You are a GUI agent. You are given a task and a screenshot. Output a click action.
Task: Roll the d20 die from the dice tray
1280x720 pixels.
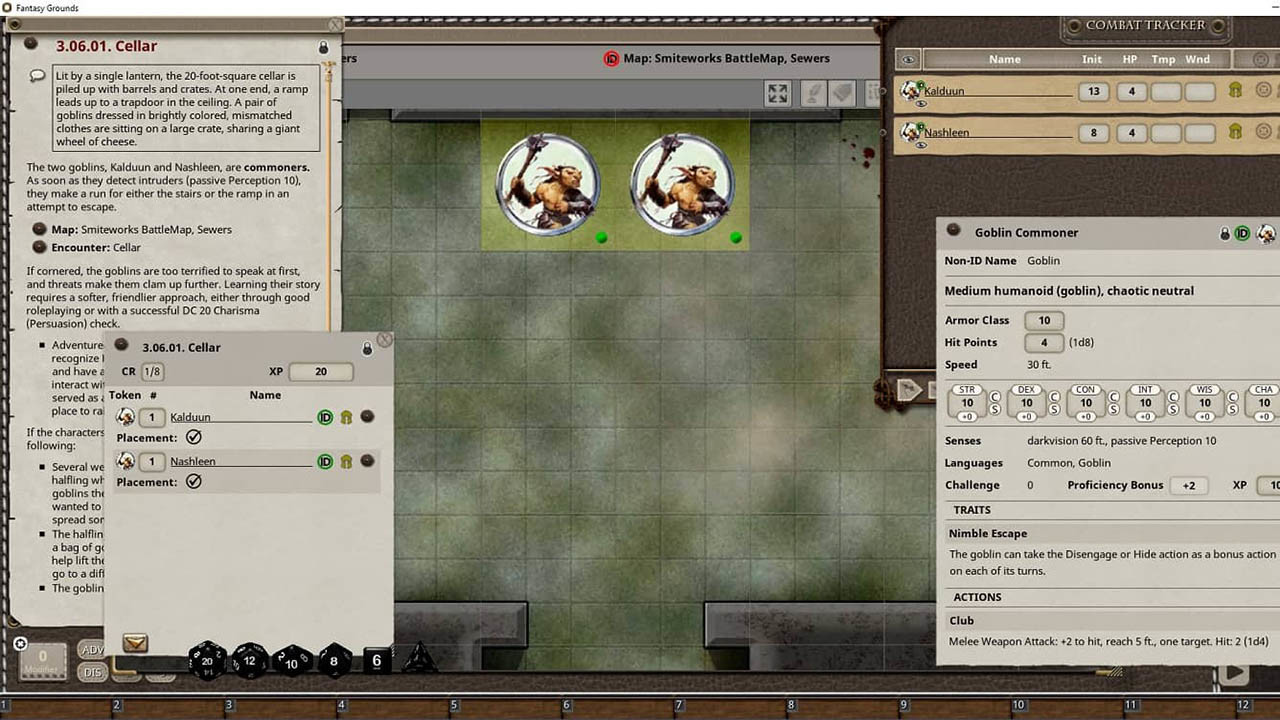tap(206, 661)
